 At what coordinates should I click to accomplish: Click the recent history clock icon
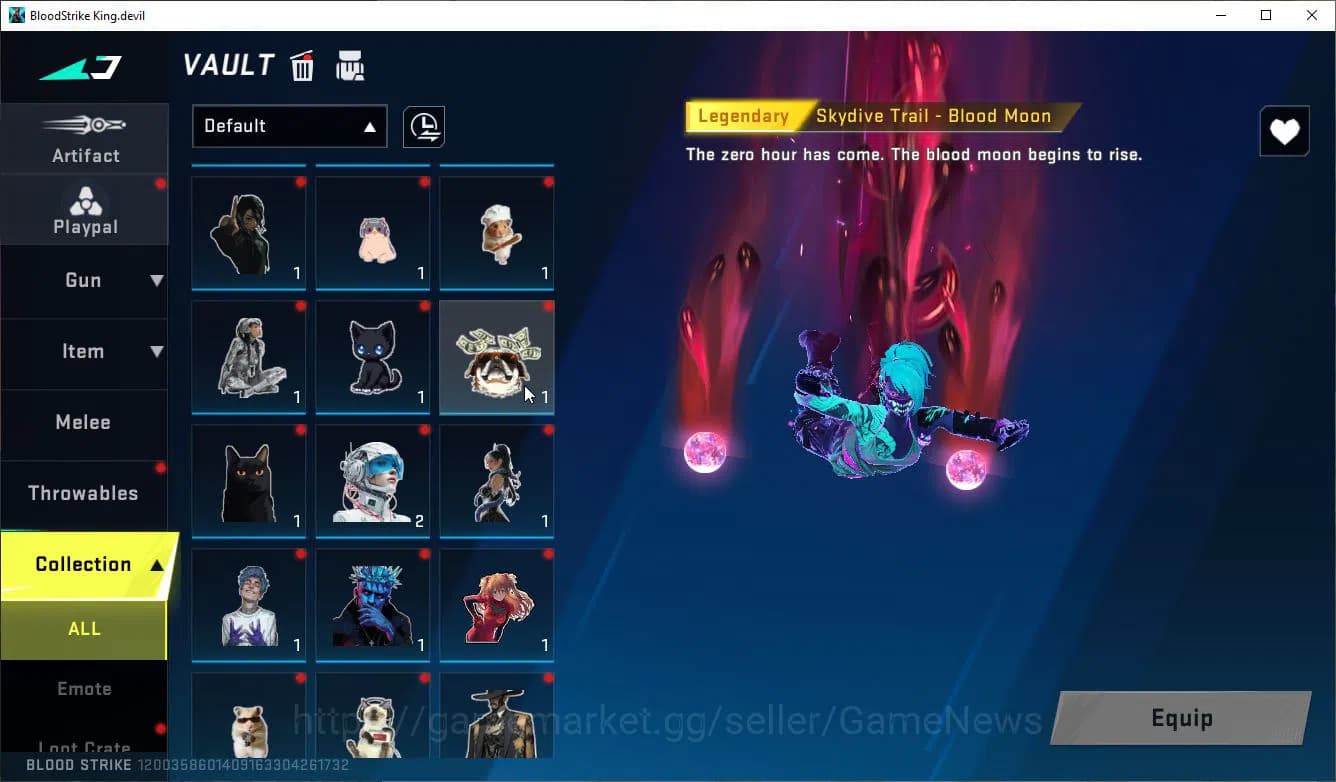point(423,126)
